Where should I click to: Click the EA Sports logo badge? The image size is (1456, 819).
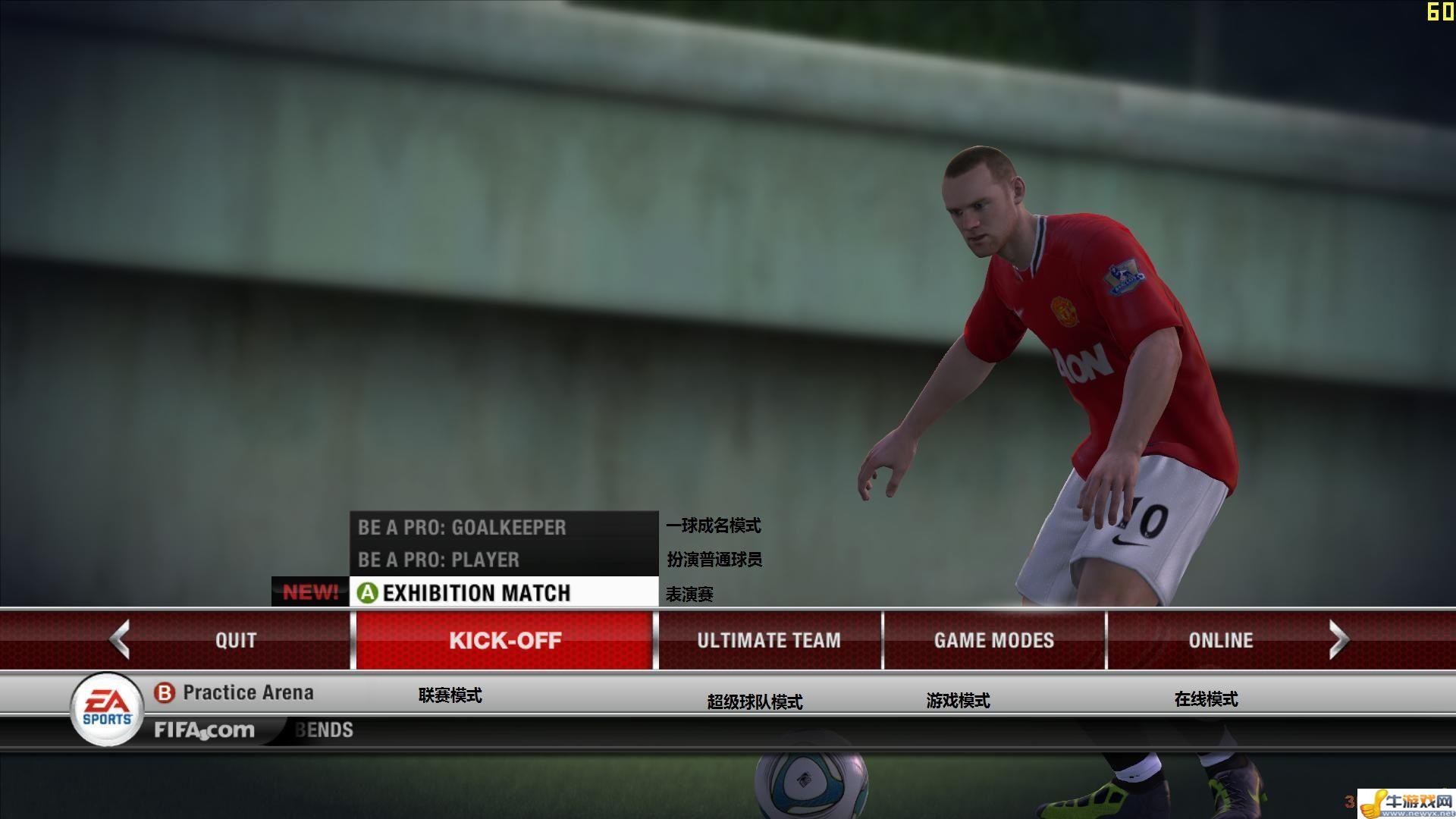coord(107,709)
